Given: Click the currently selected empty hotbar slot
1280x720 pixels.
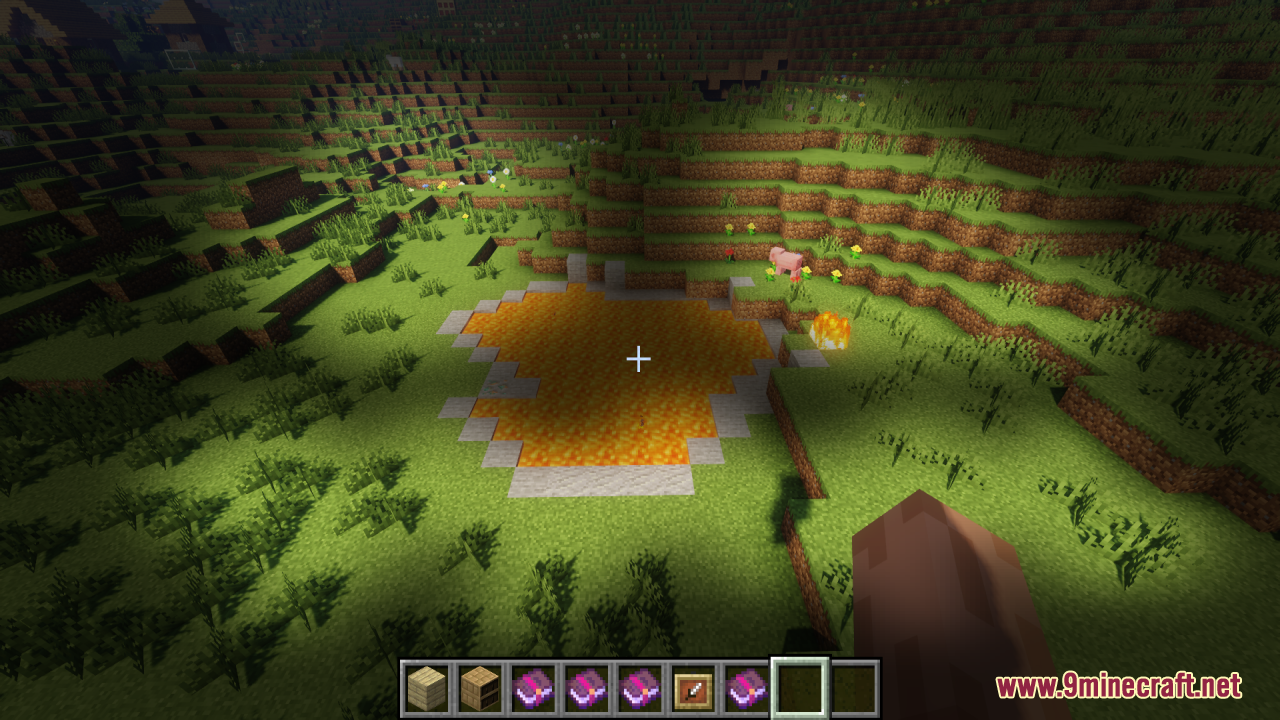Looking at the screenshot, I should click(x=797, y=690).
